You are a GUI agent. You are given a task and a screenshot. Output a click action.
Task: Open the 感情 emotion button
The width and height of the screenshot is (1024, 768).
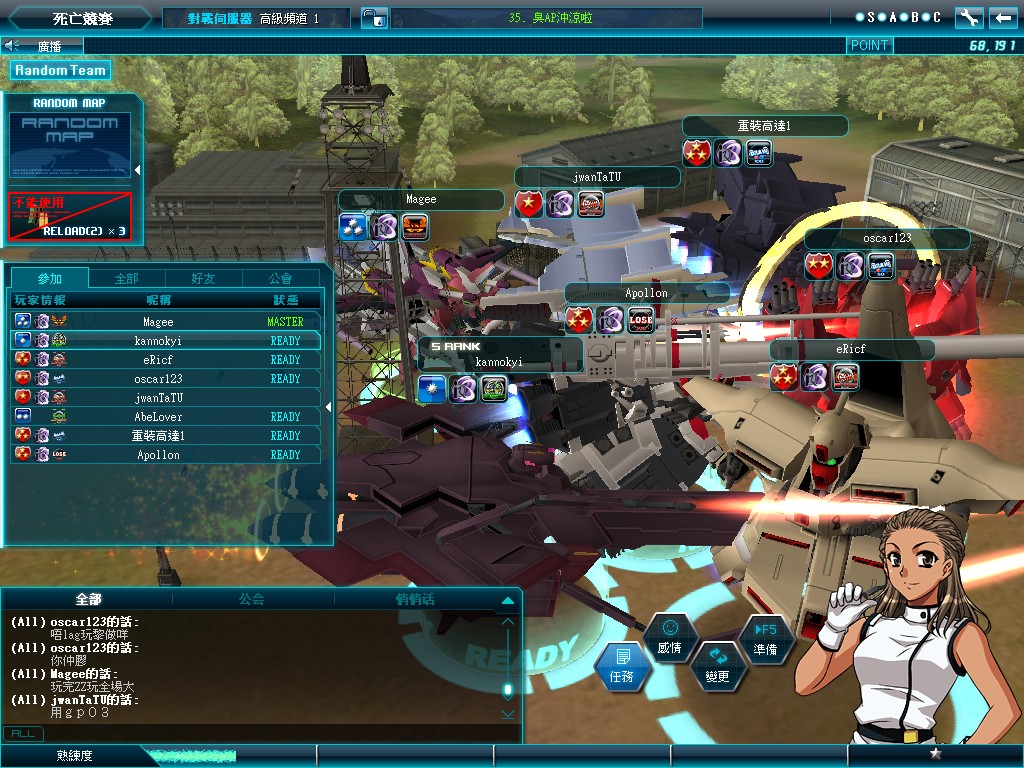[x=670, y=637]
